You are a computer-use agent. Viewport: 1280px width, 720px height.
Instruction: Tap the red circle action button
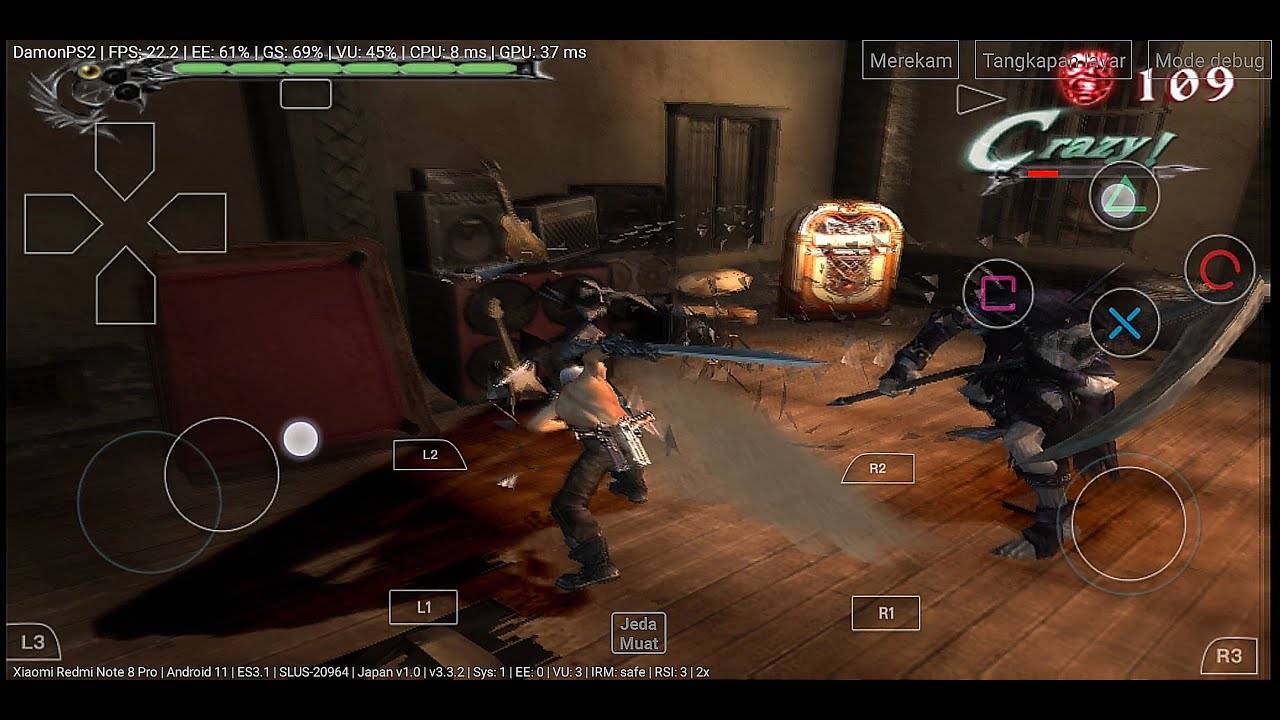click(1219, 269)
